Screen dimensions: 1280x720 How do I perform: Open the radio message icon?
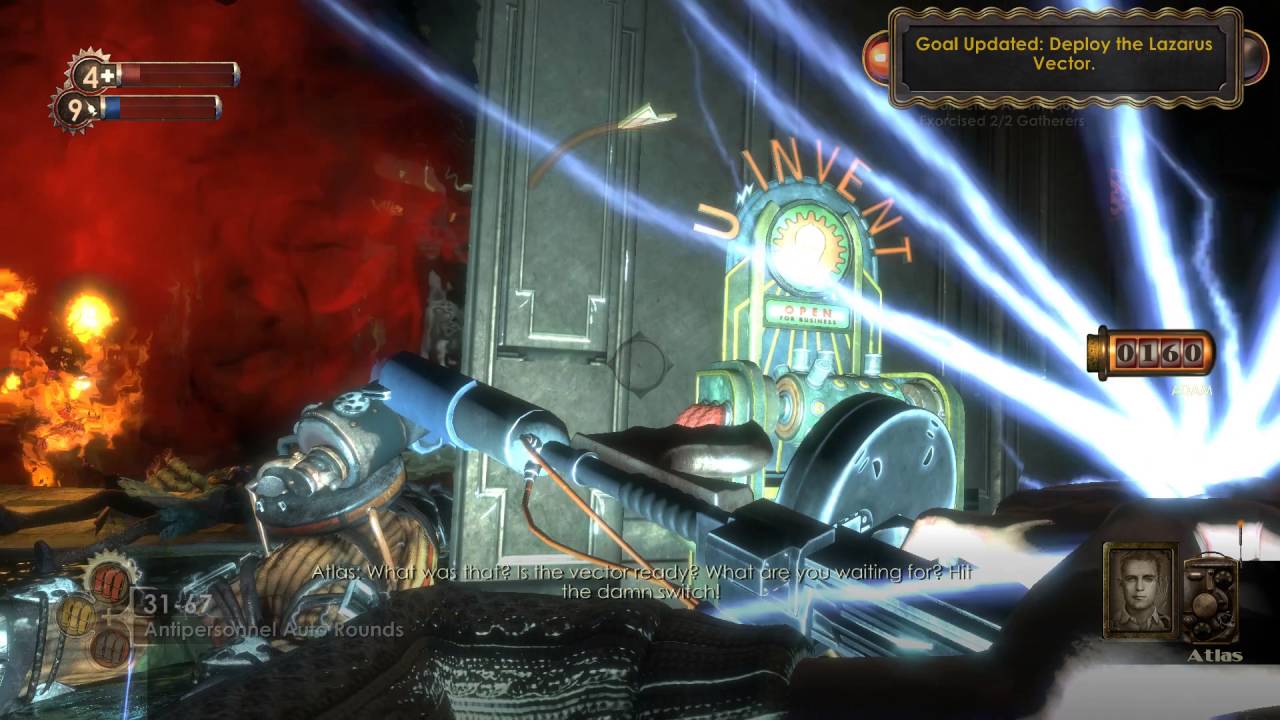click(x=1212, y=599)
